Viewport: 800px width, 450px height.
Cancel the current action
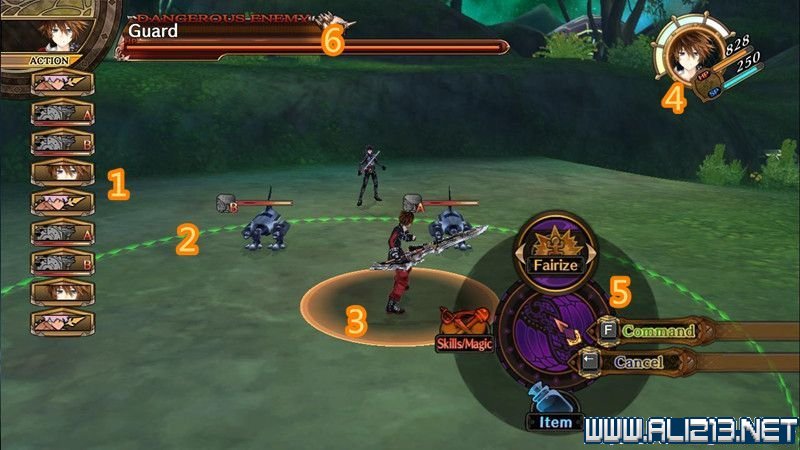[x=638, y=362]
